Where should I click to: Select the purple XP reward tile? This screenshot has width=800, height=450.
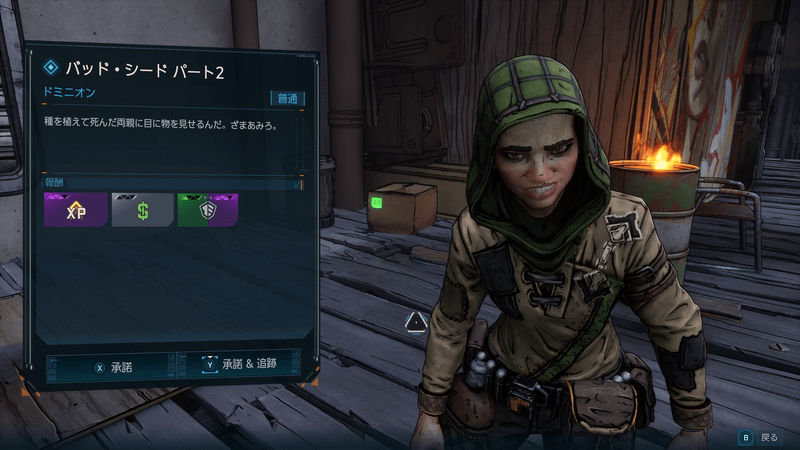coord(75,210)
